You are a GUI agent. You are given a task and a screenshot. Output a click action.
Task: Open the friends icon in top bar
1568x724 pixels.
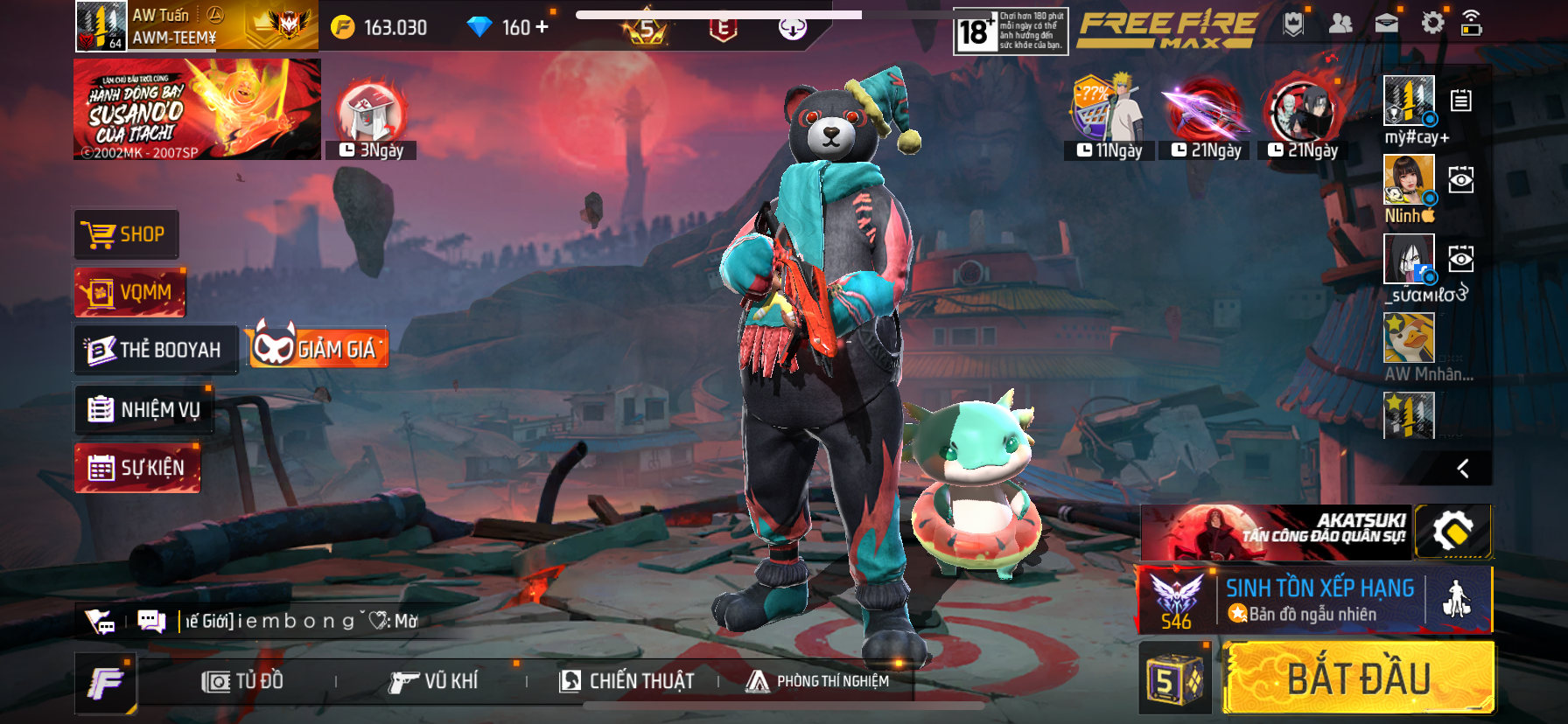click(x=1340, y=24)
